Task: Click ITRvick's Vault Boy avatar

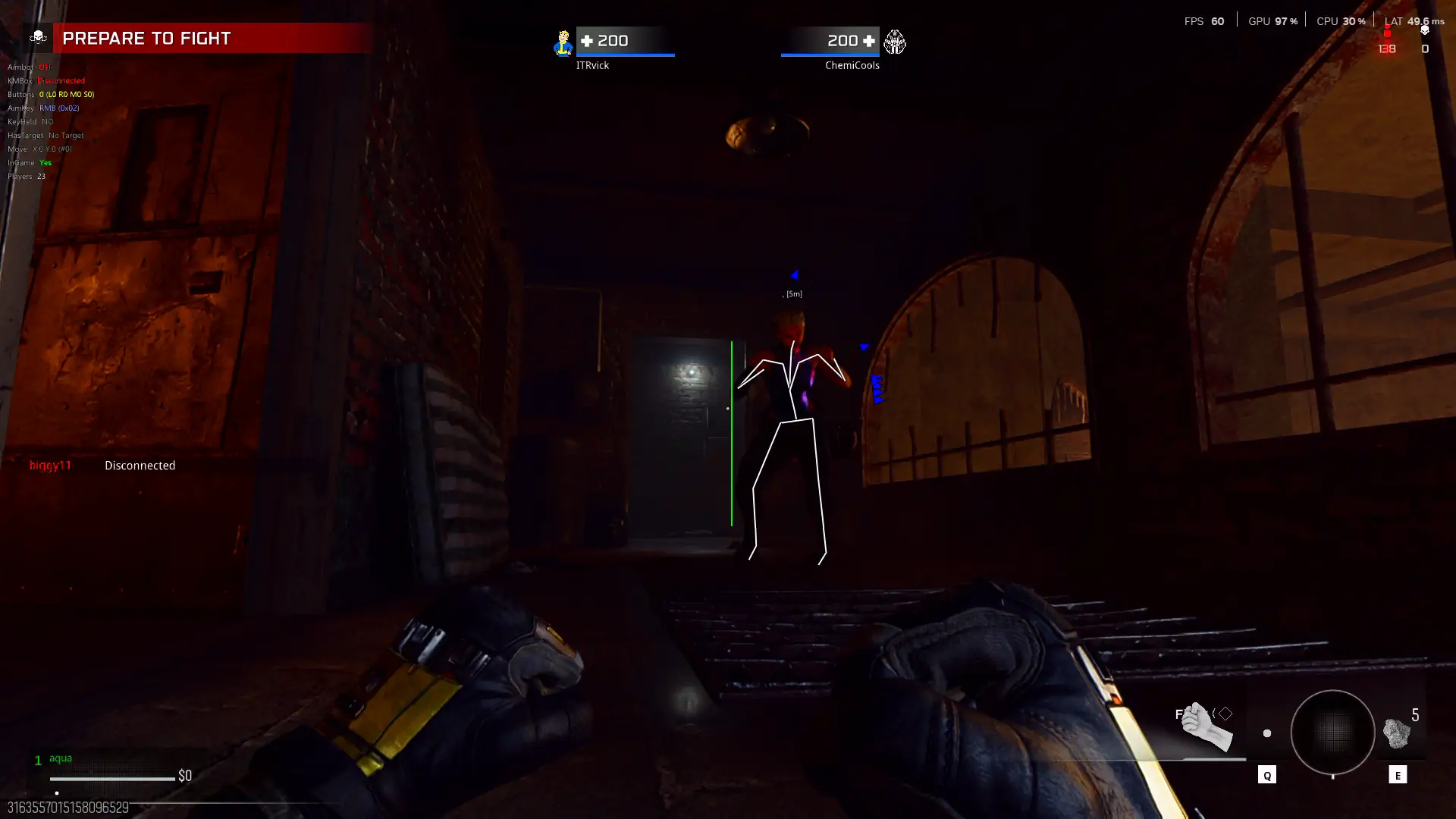Action: click(563, 43)
